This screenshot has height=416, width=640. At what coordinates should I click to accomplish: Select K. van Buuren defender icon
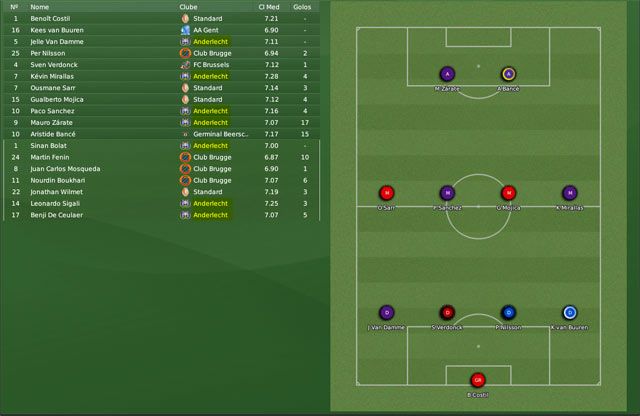(569, 312)
